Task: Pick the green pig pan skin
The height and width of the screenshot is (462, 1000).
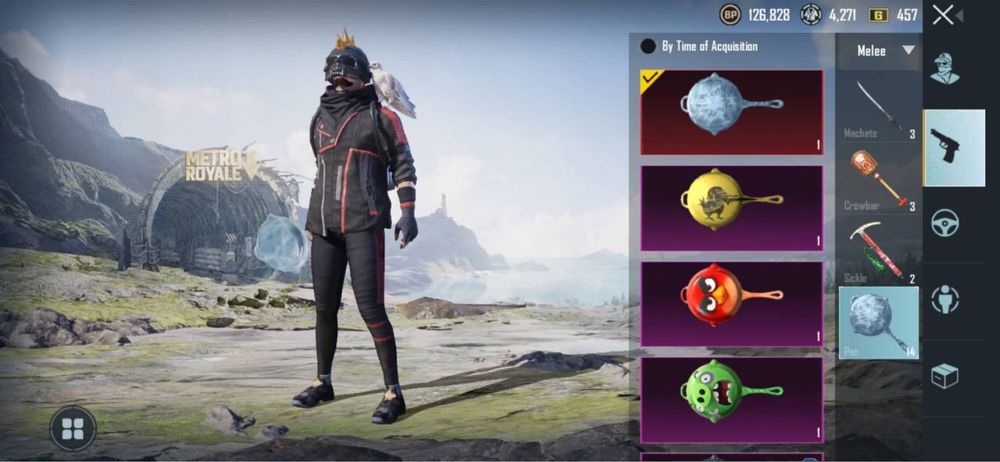Action: 731,399
